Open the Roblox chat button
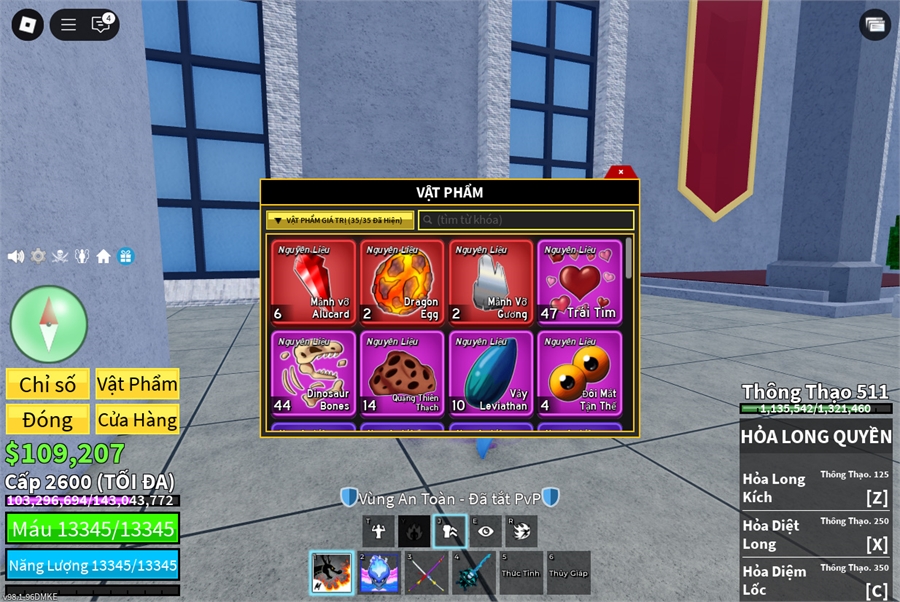The width and height of the screenshot is (900, 602). (x=101, y=25)
